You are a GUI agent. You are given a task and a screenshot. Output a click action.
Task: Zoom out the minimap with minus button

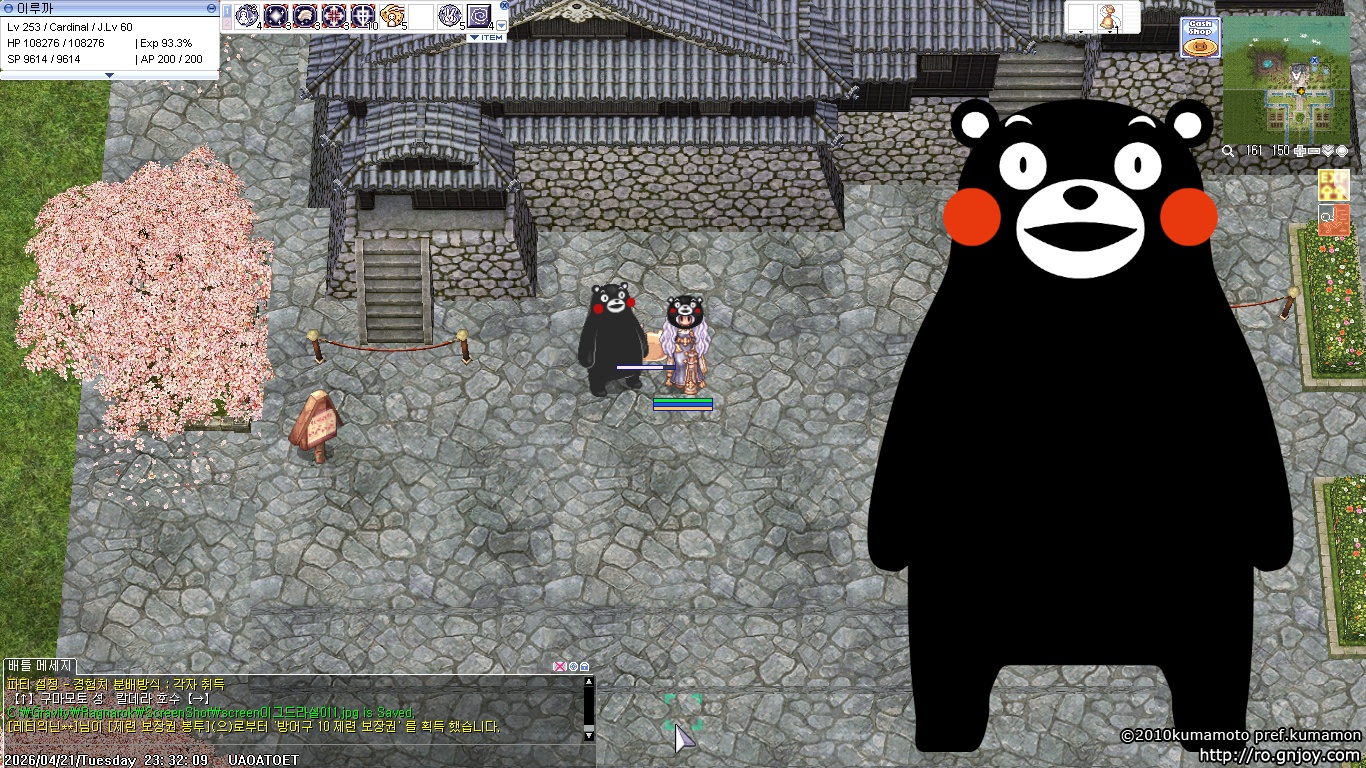coord(1314,151)
